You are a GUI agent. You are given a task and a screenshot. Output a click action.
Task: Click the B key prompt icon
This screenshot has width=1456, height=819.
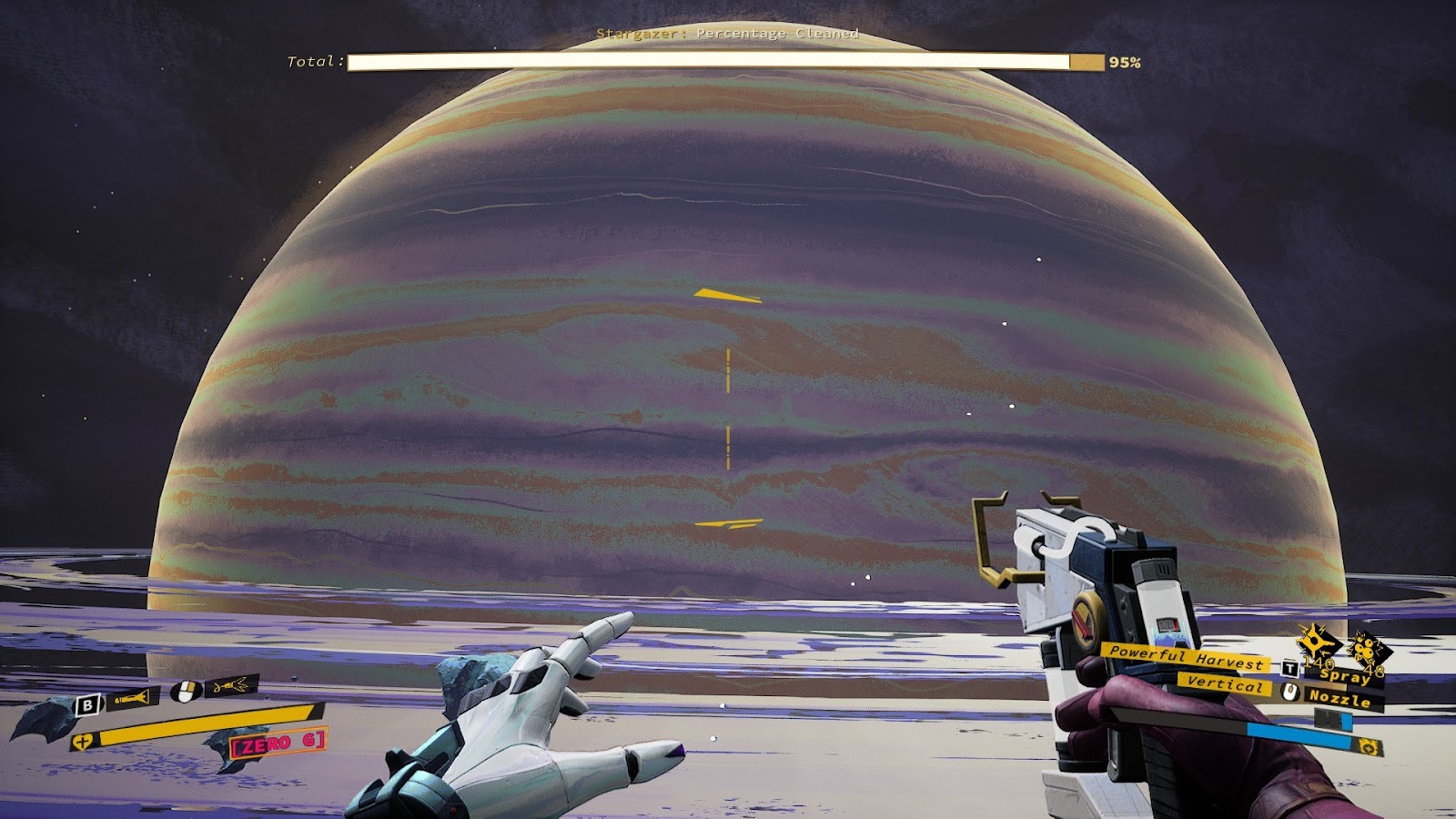(87, 704)
